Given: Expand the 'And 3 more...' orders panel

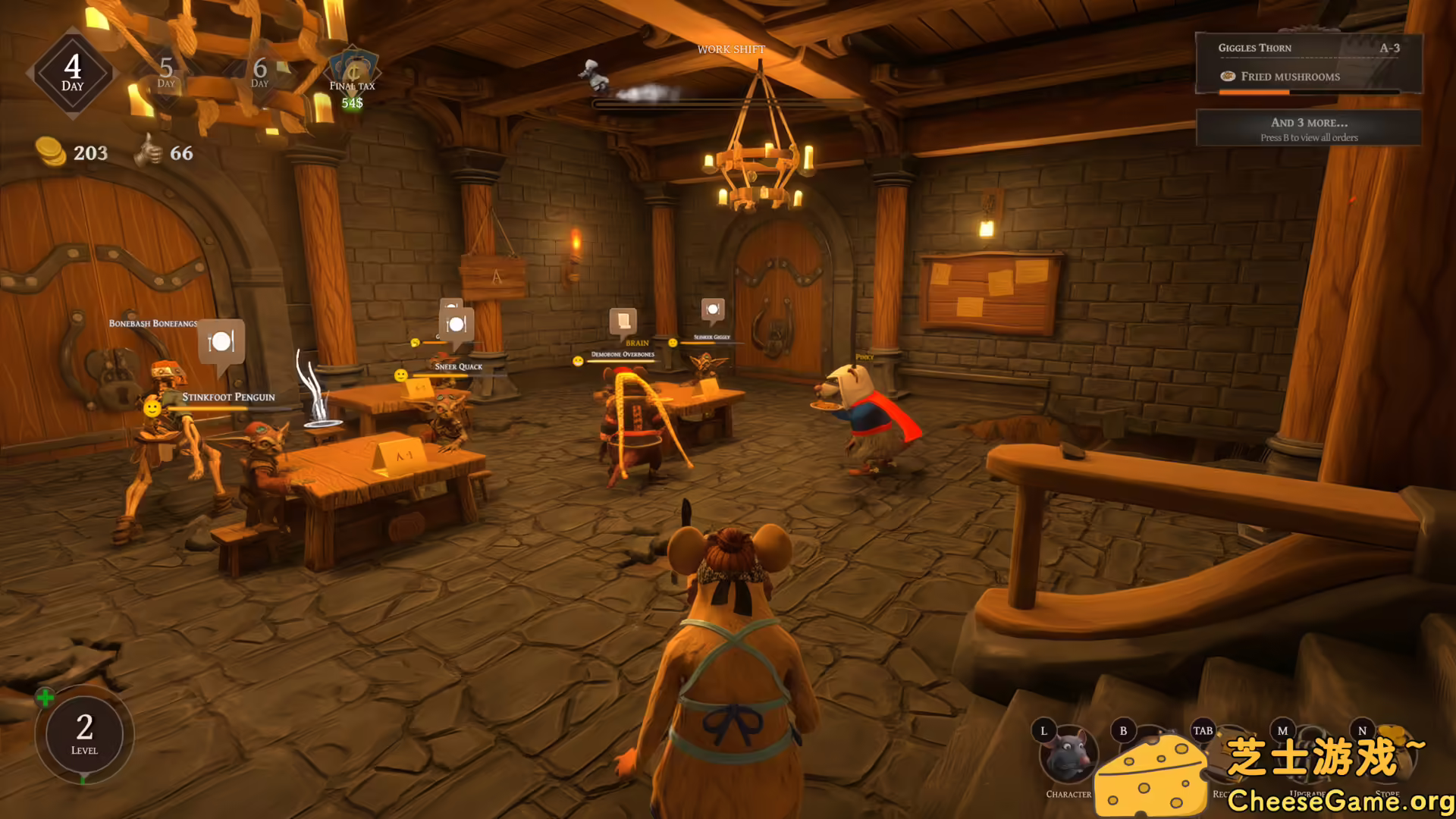Looking at the screenshot, I should click(x=1308, y=128).
